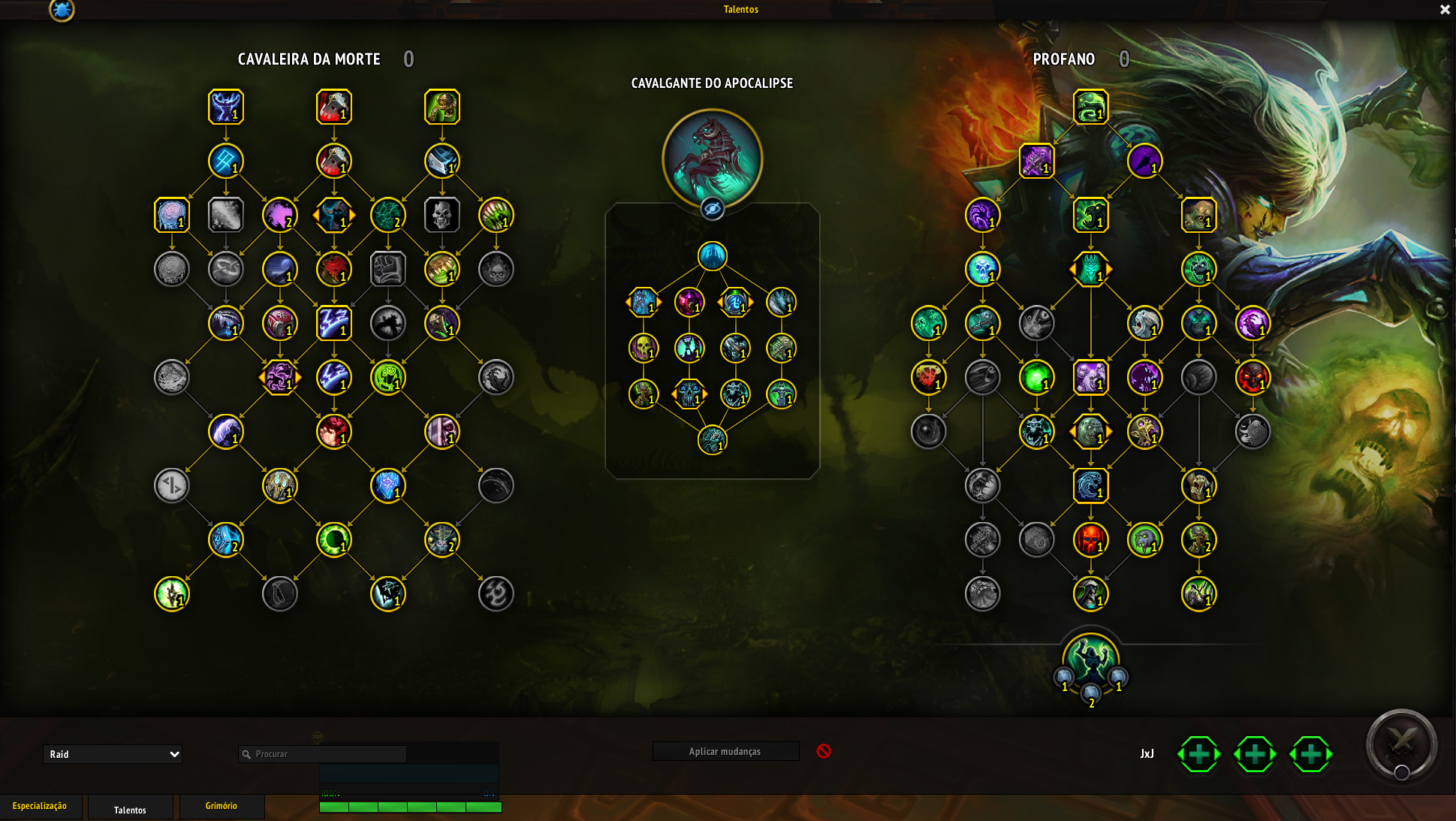This screenshot has height=821, width=1456.
Task: Apply changes with Aplicar mudanças
Action: (x=725, y=751)
